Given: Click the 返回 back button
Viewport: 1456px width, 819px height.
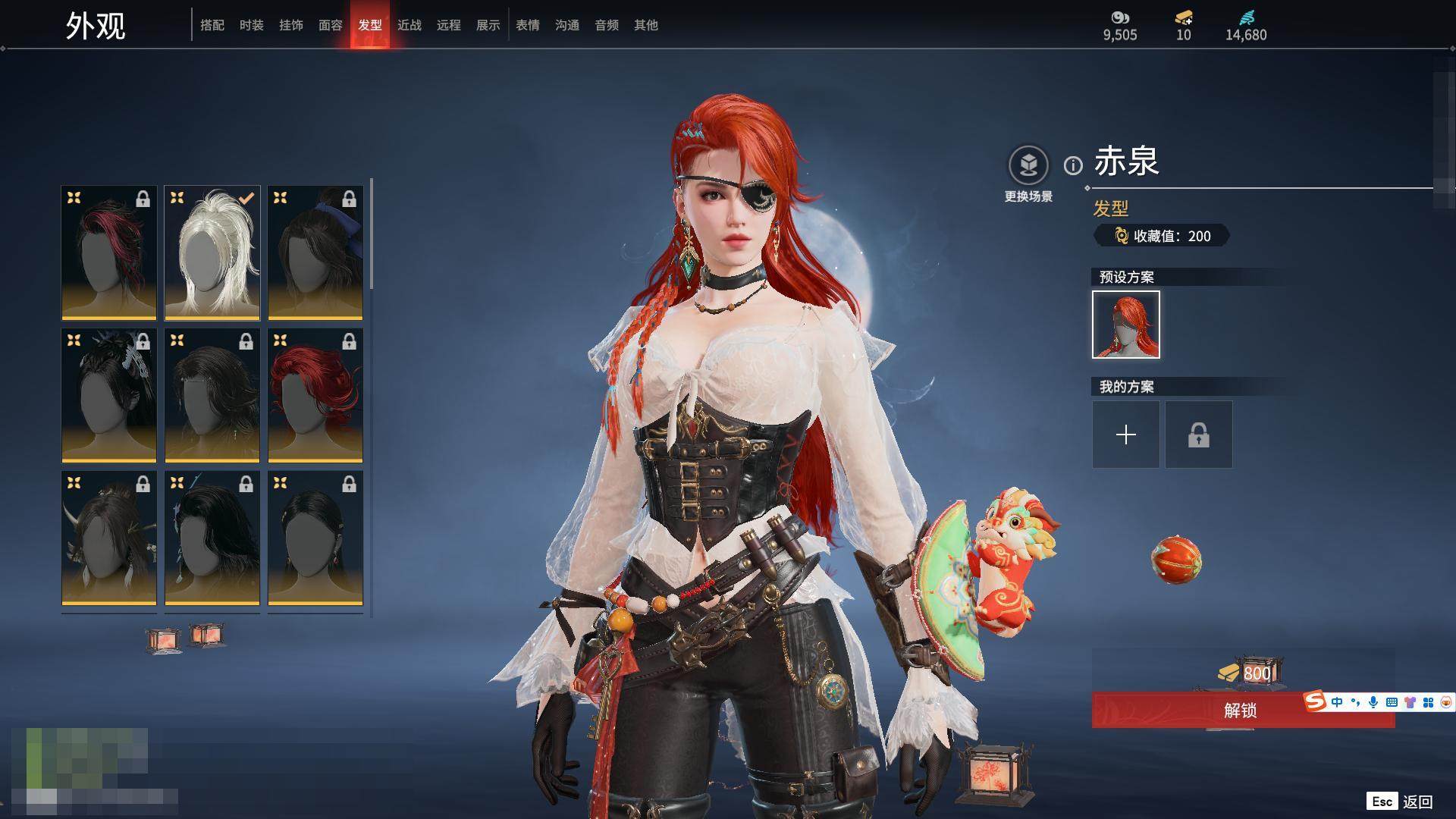Looking at the screenshot, I should point(1417,802).
